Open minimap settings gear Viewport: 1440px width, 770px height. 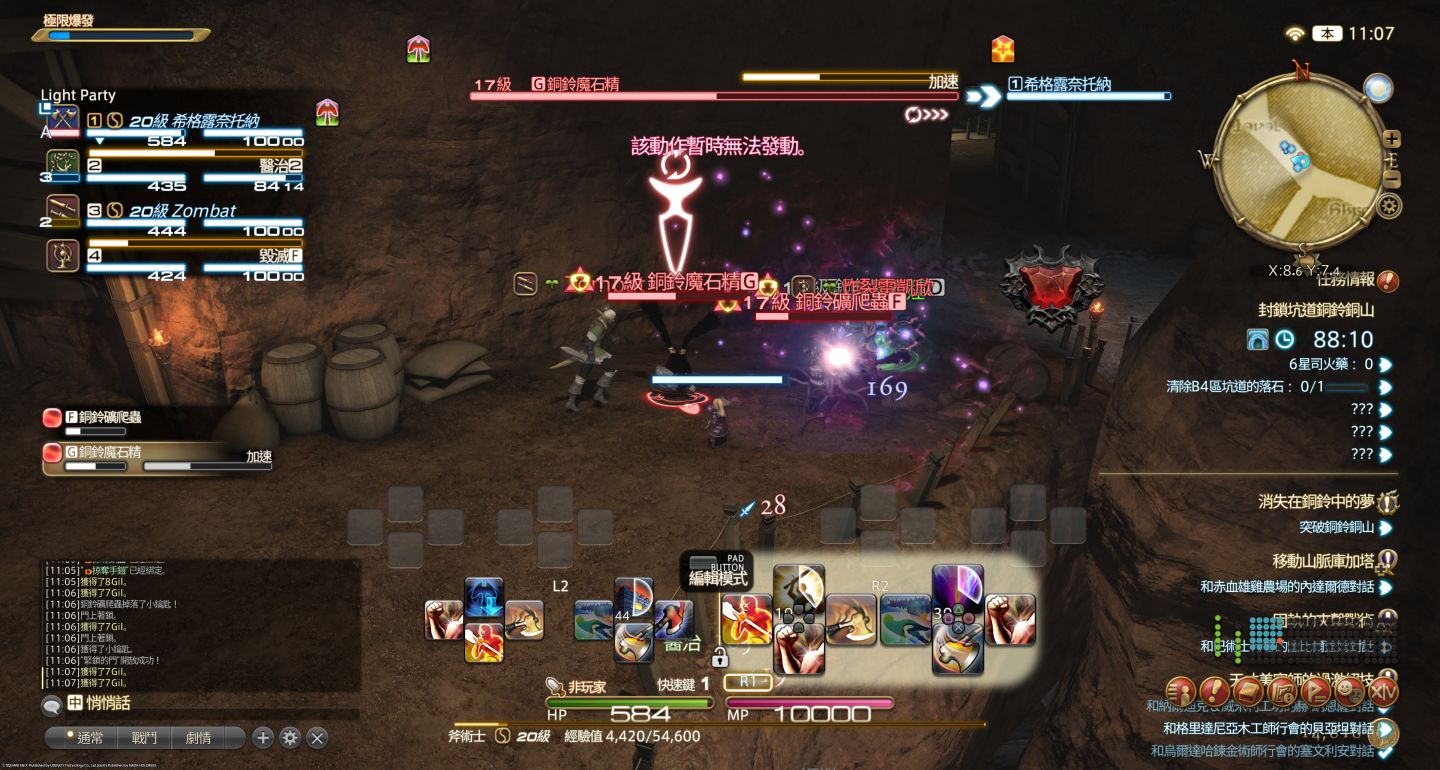coord(1388,206)
